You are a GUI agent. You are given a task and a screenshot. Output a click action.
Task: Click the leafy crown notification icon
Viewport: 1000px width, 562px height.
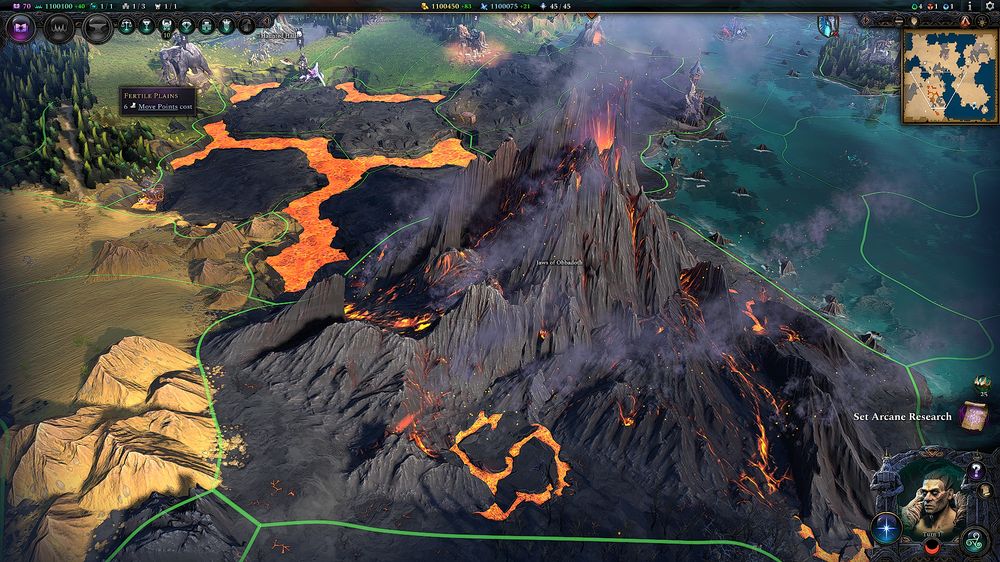point(981,382)
